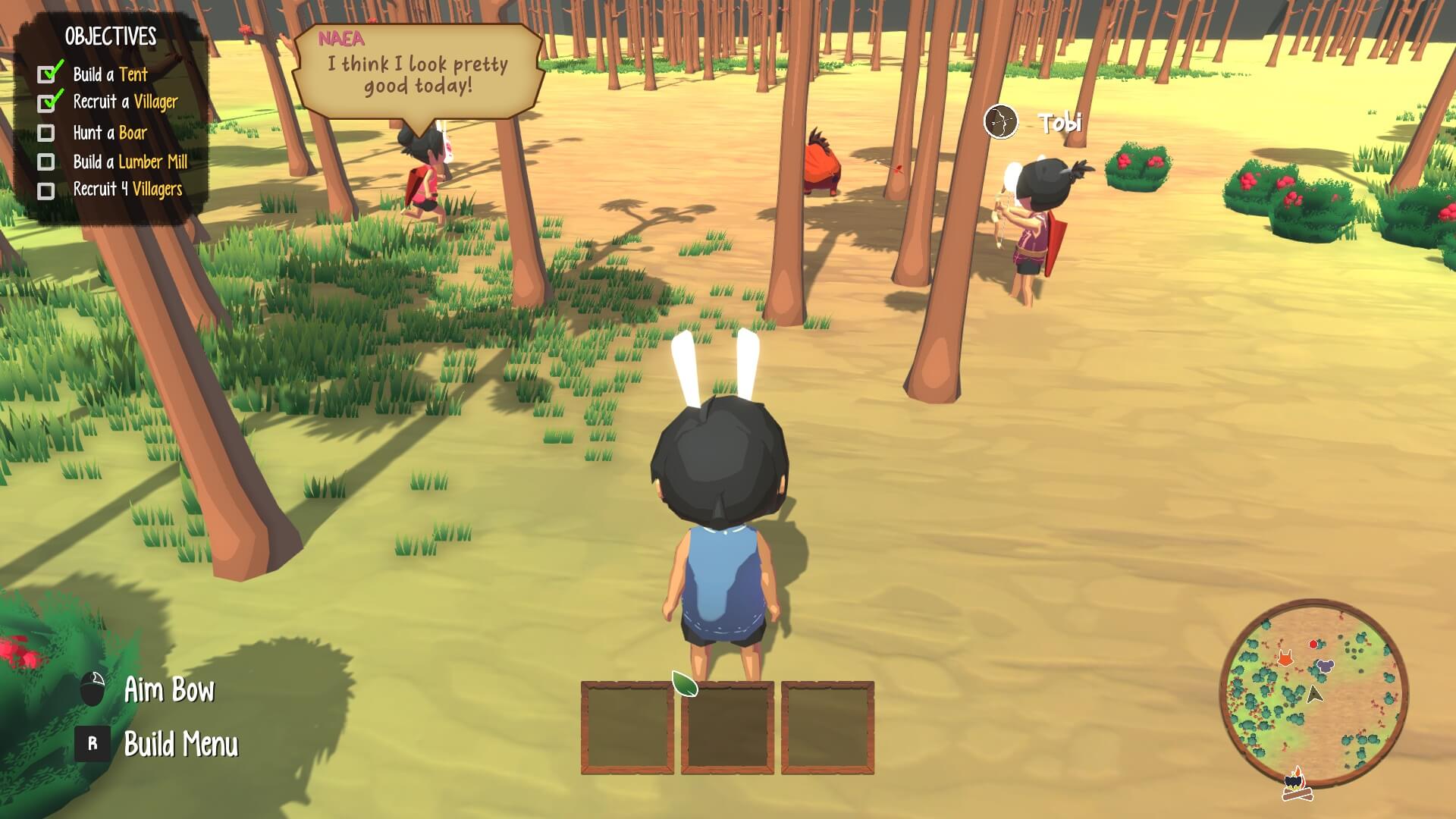Click the checked Build a Tent checkbox
The width and height of the screenshot is (1456, 819).
pyautogui.click(x=48, y=74)
